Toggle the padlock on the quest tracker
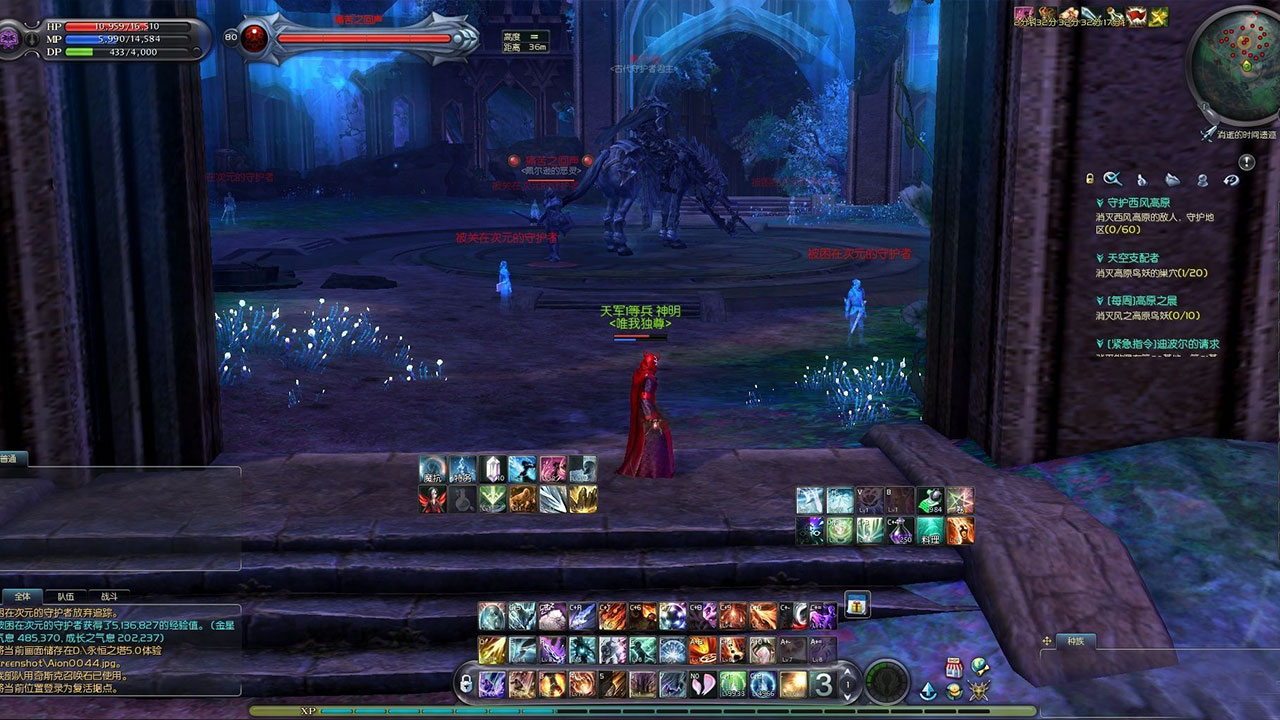 [1091, 180]
